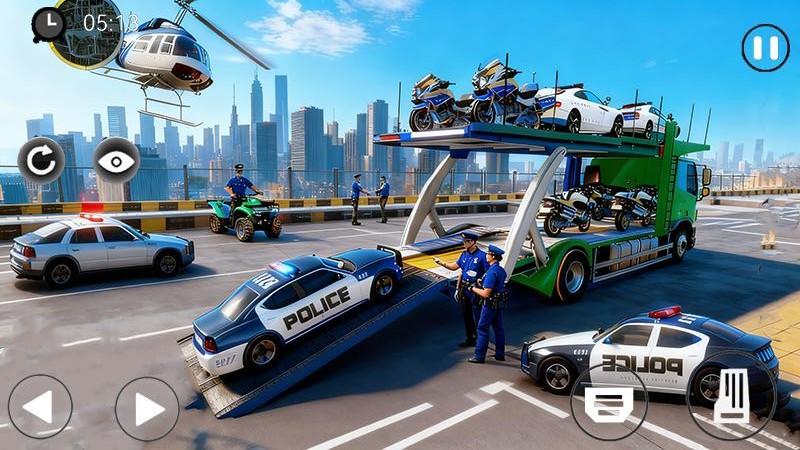Pause the game with the pause button
The height and width of the screenshot is (450, 800).
pos(765,48)
